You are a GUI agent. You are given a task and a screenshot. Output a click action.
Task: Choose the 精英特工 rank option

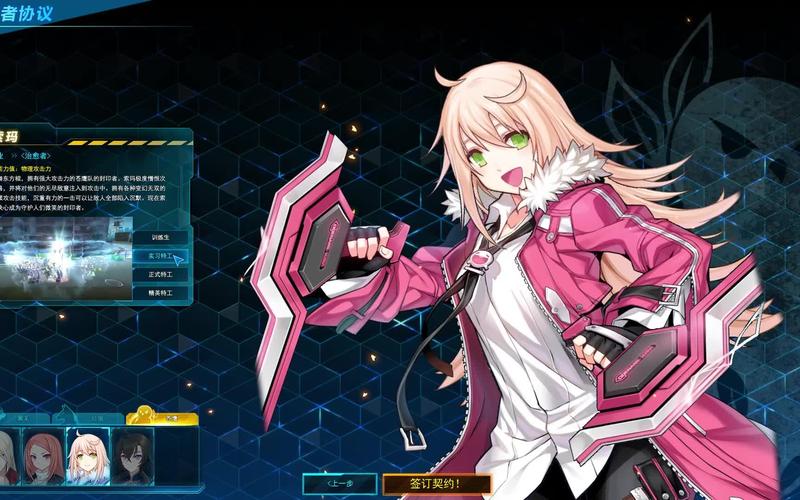pyautogui.click(x=160, y=294)
